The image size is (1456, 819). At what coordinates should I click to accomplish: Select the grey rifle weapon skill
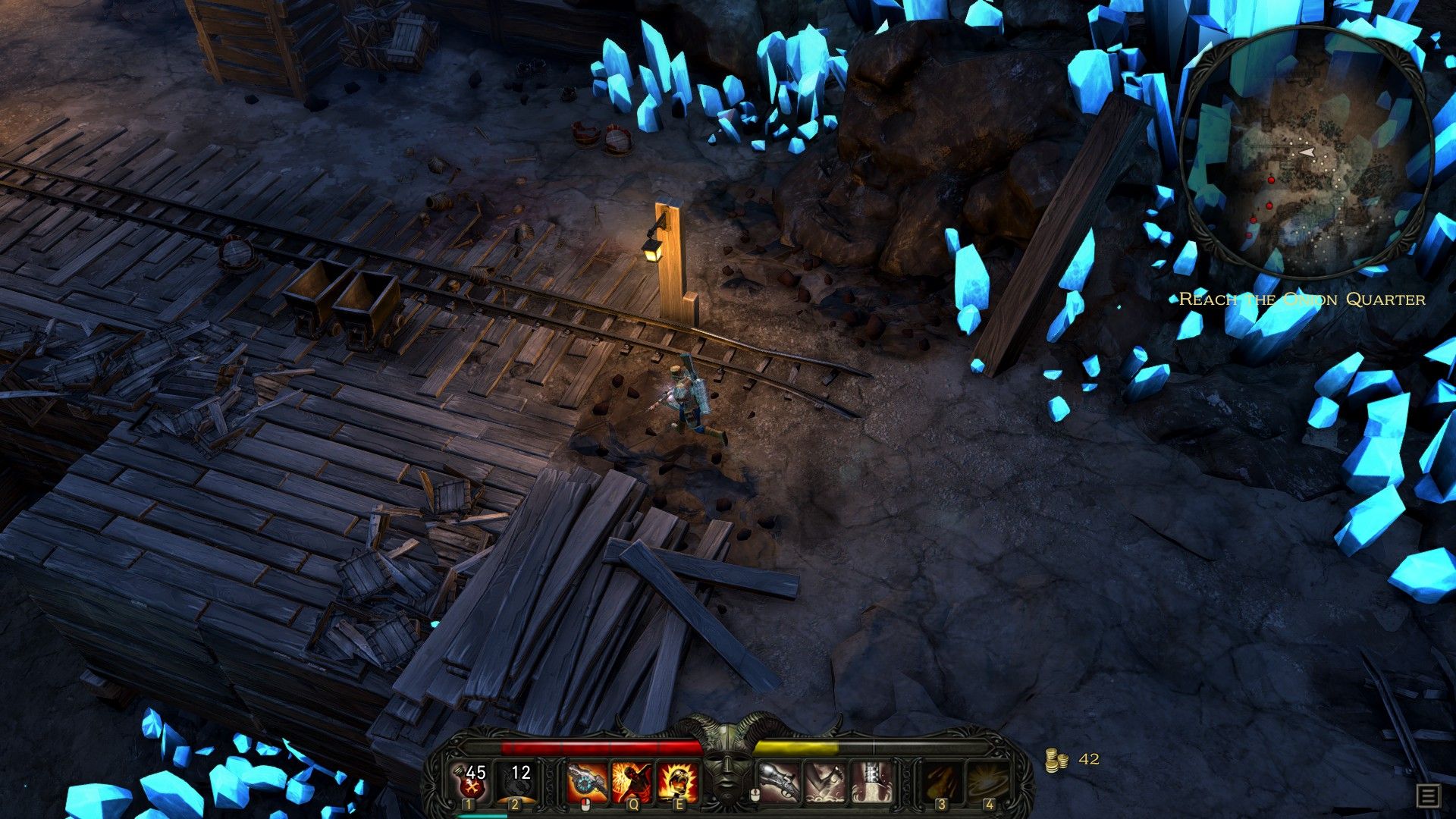click(780, 783)
